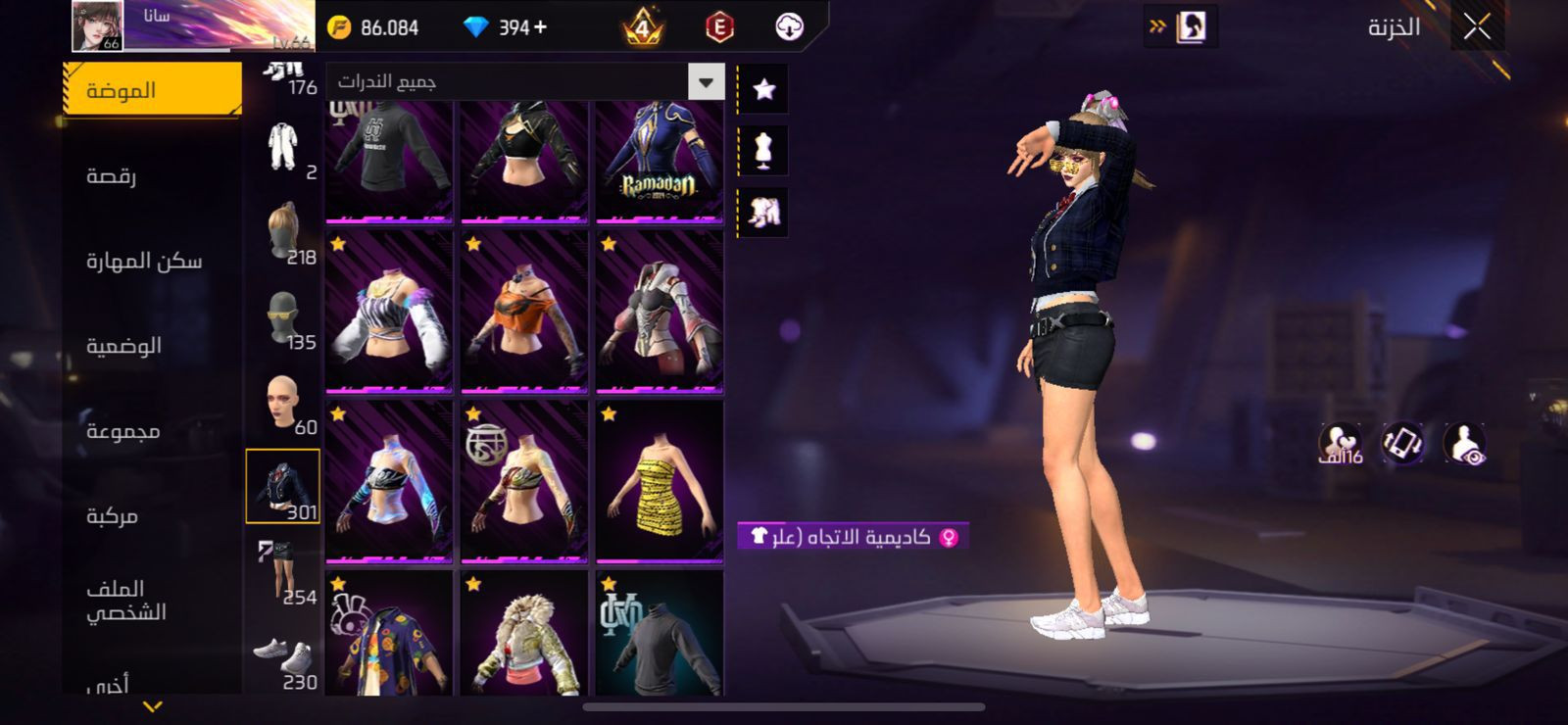
Task: Choose the hair category with 218 items
Action: click(283, 233)
